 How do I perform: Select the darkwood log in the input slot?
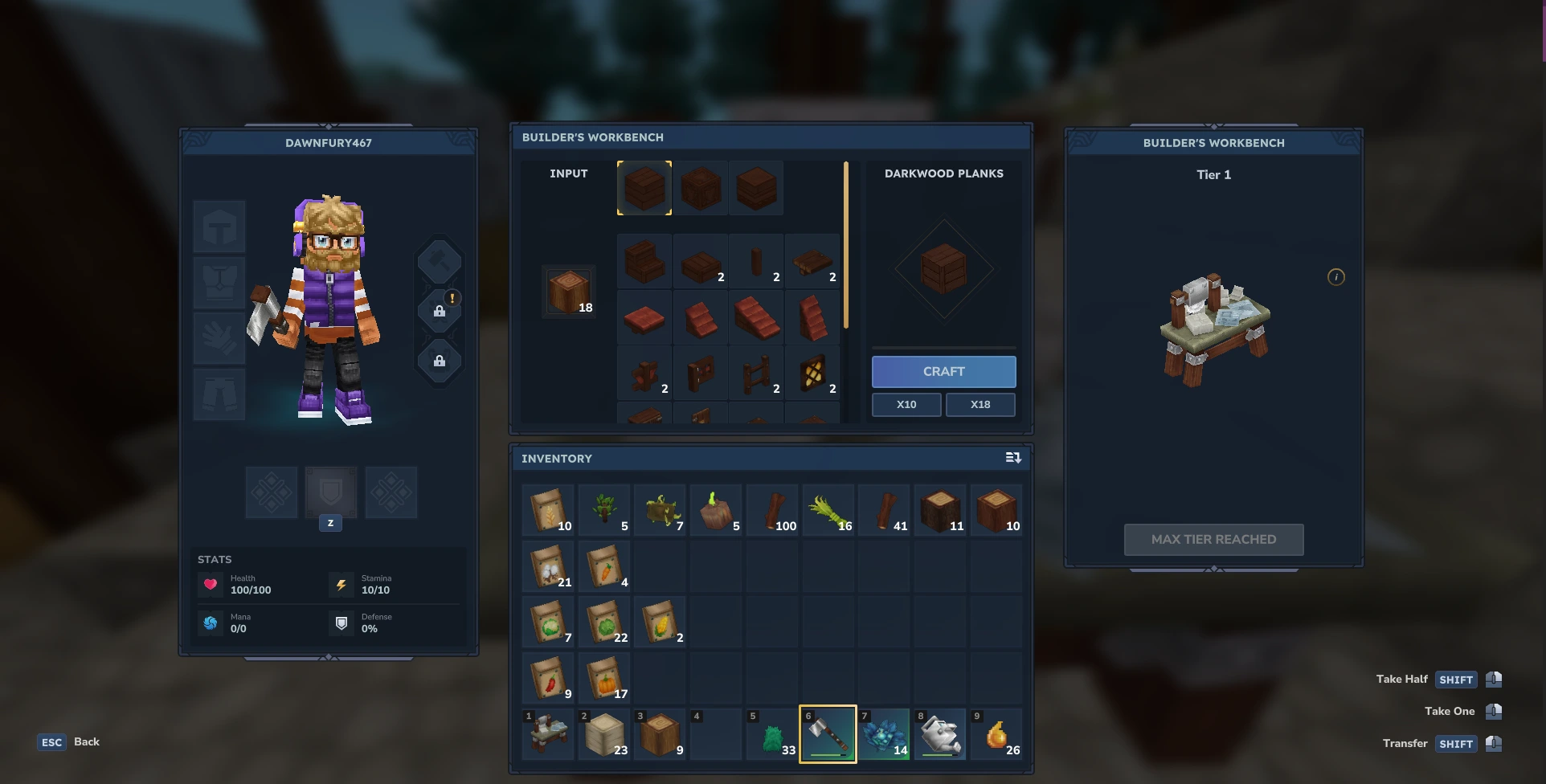click(569, 291)
